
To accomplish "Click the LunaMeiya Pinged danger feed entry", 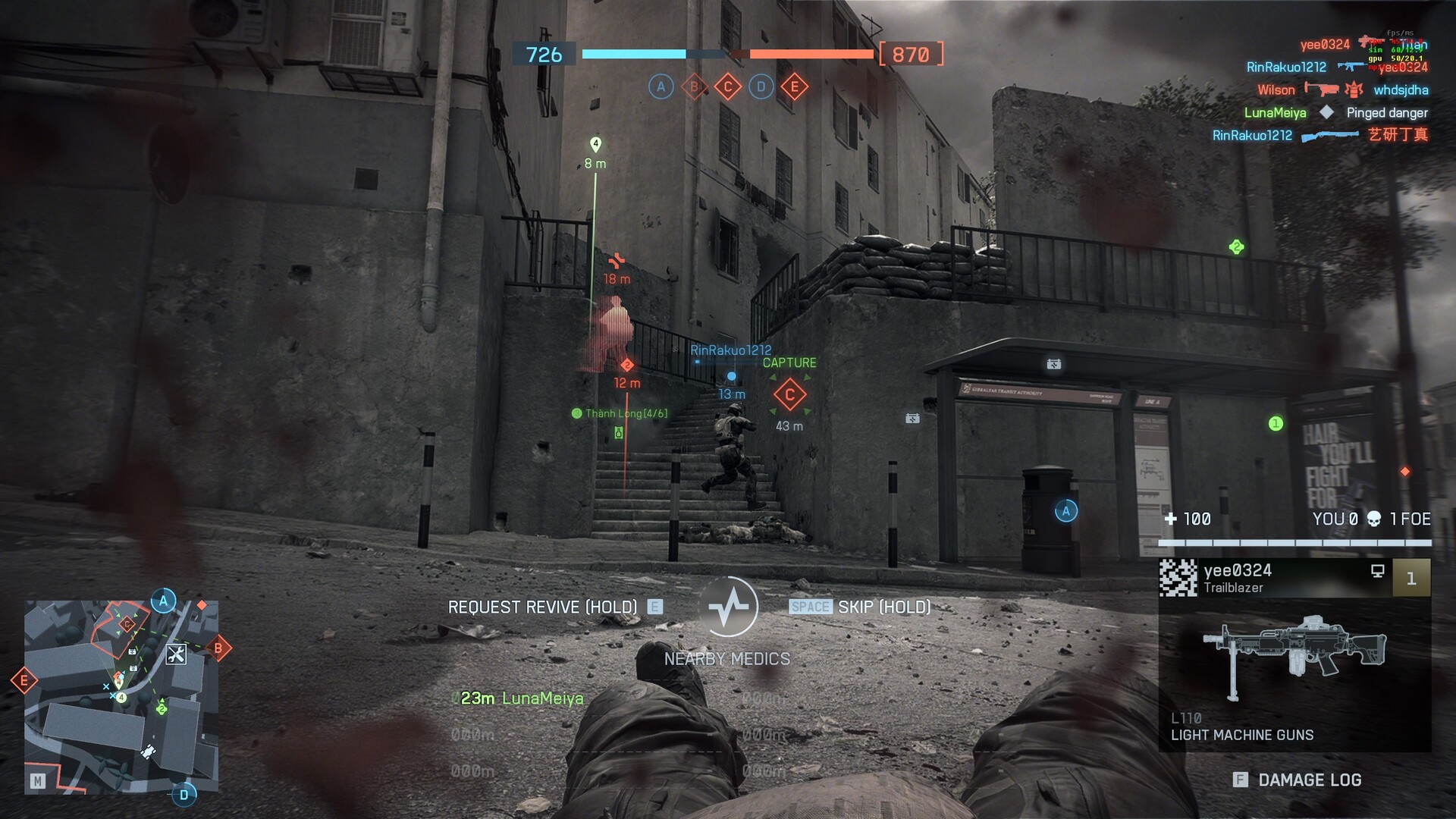I will 1335,113.
